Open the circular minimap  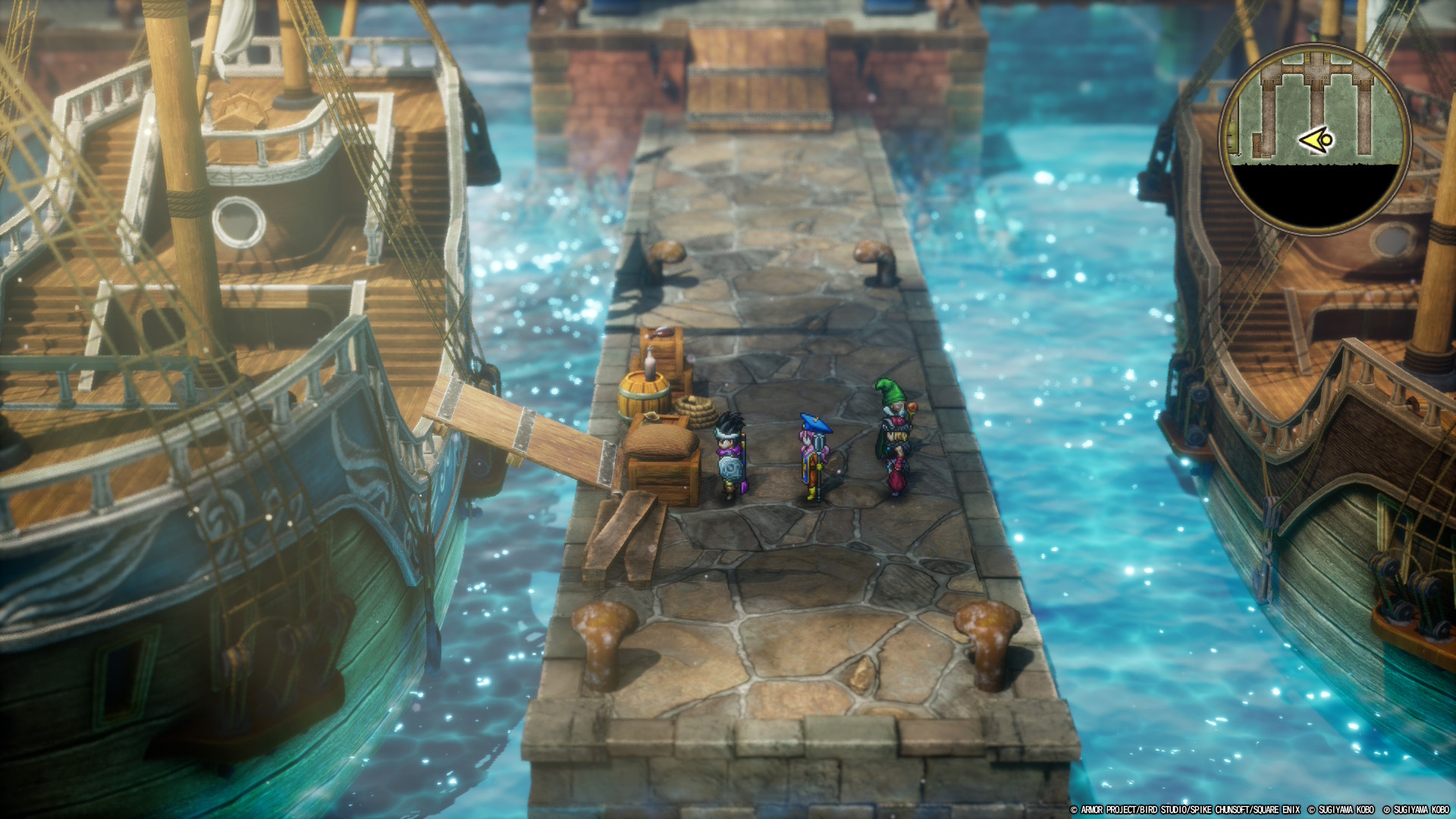[1315, 138]
